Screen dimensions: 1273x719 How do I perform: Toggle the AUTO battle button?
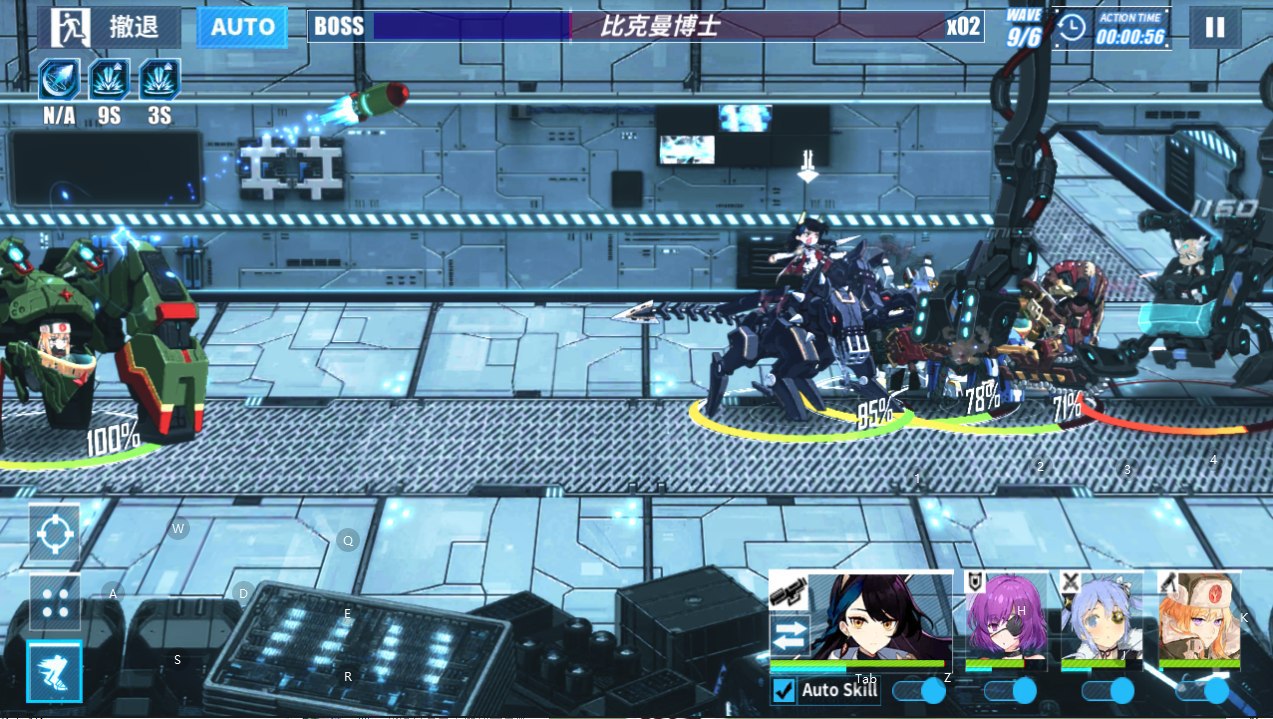tap(242, 27)
